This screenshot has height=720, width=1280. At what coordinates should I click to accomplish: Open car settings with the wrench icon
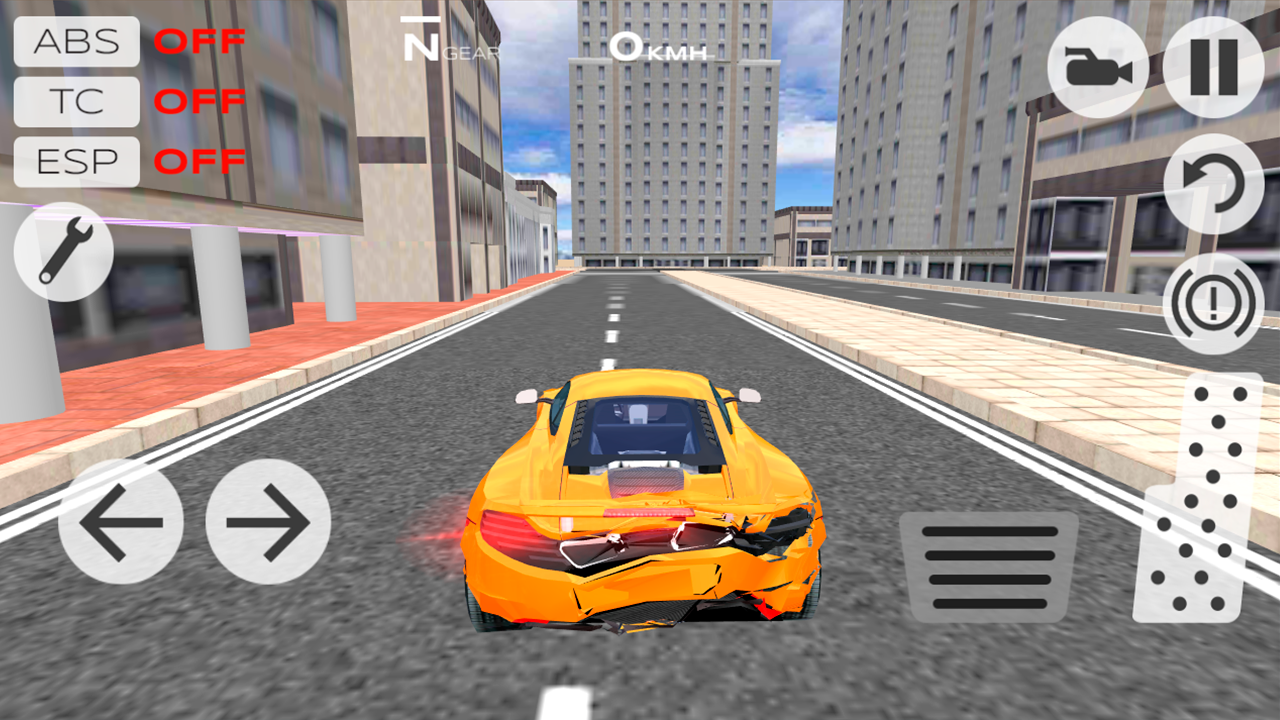point(62,249)
